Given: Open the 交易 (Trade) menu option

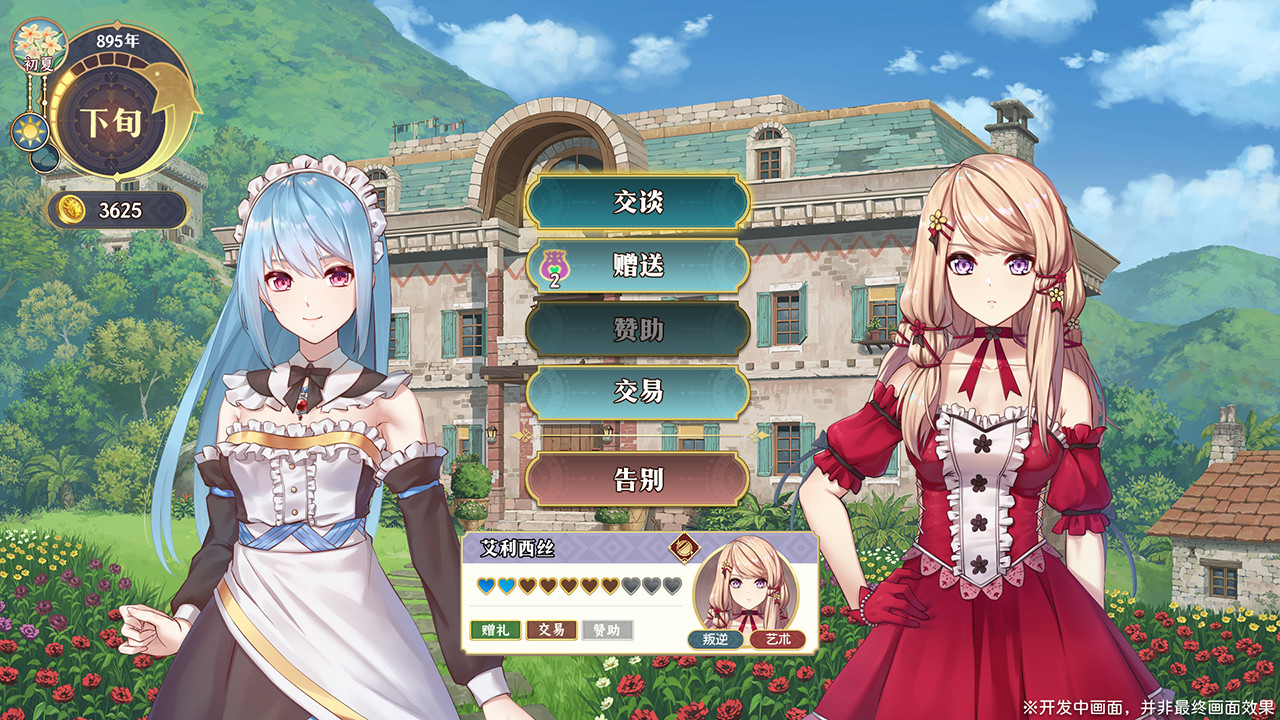Looking at the screenshot, I should [x=638, y=392].
